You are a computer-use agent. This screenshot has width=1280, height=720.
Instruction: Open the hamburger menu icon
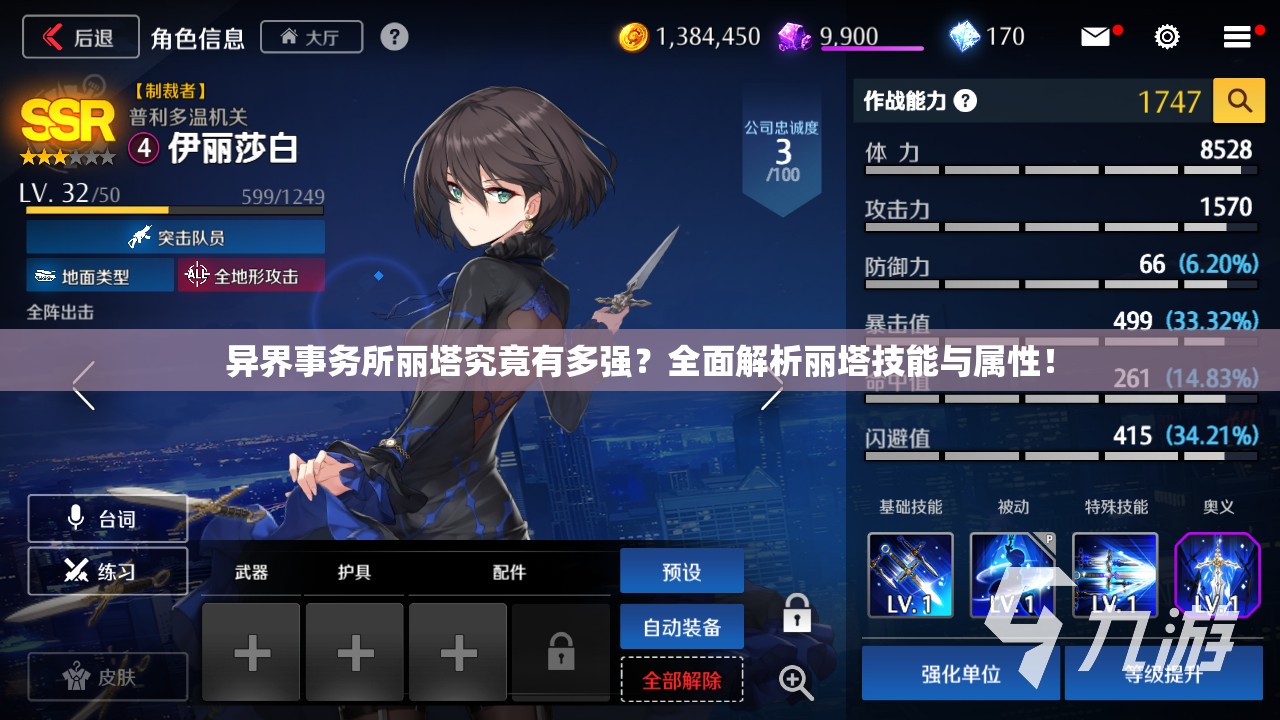(x=1237, y=37)
